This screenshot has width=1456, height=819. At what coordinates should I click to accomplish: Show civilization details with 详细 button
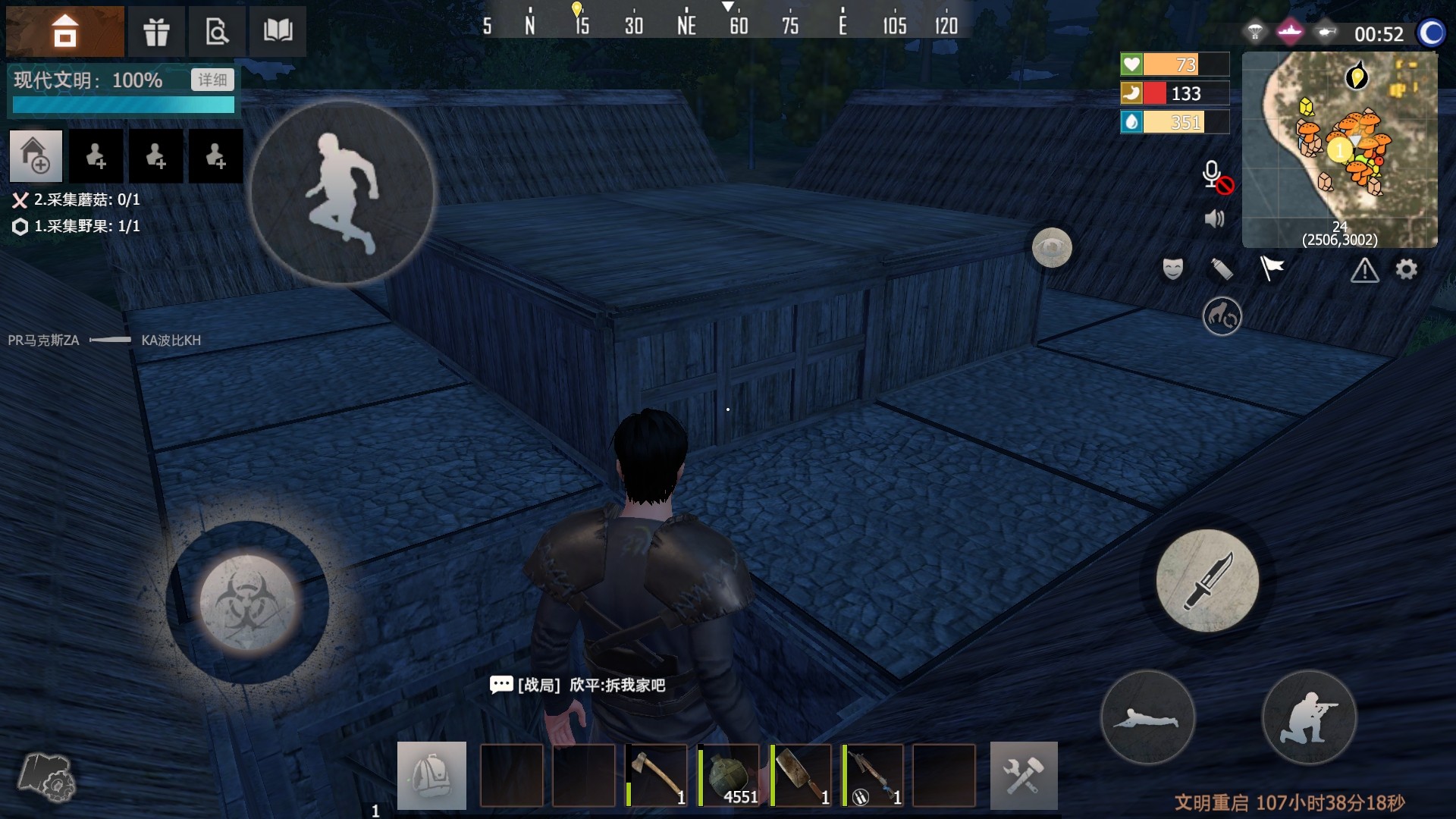click(x=212, y=80)
